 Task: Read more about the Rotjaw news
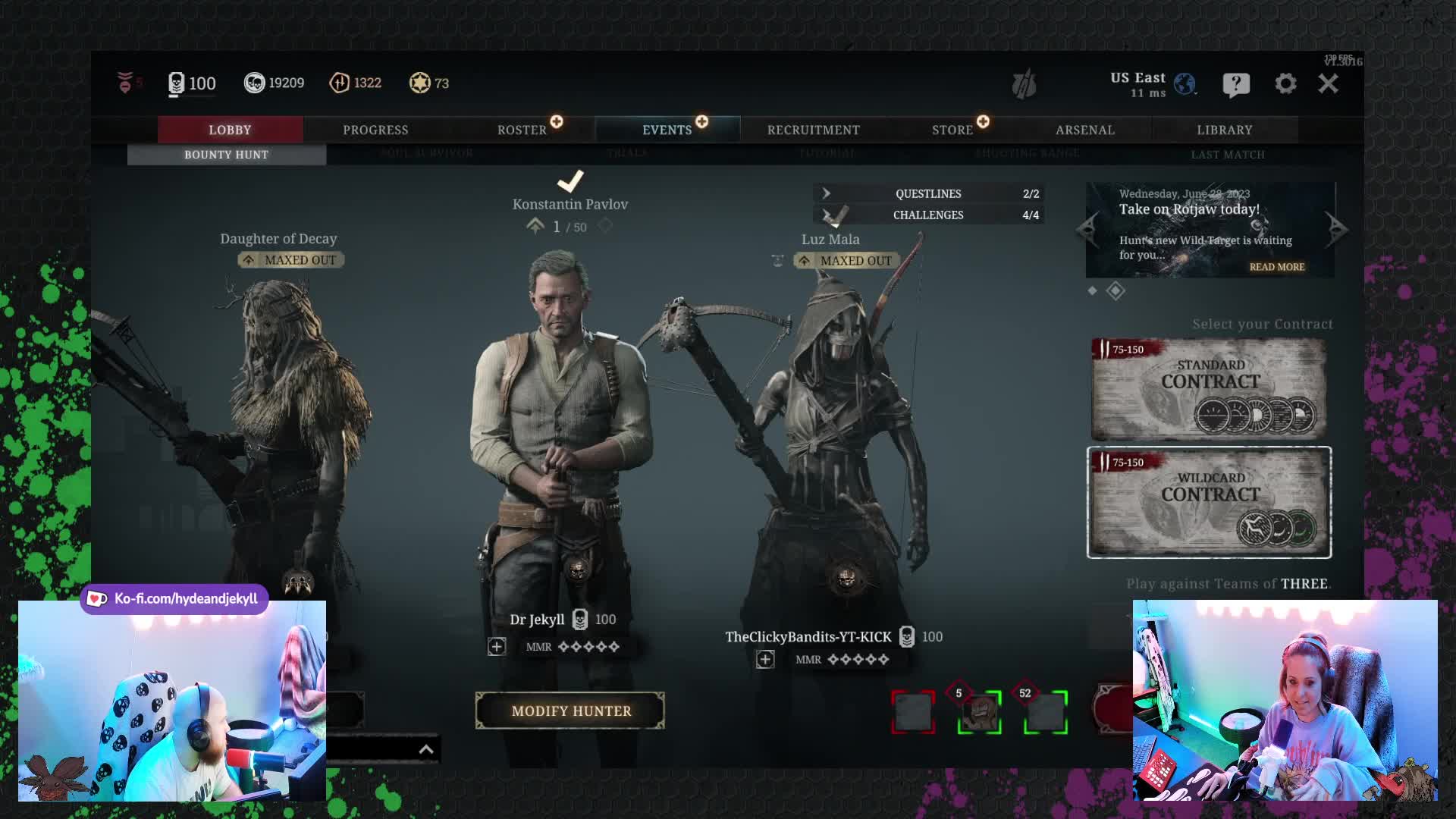pos(1277,267)
